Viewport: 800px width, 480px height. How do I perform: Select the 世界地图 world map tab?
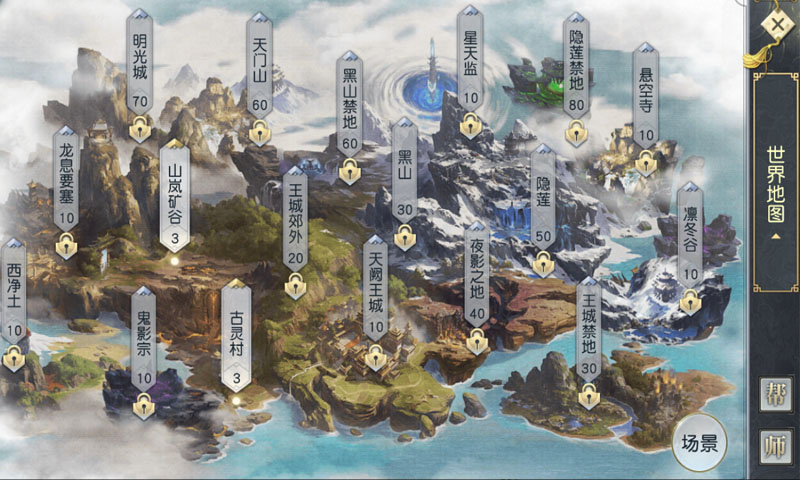tap(776, 198)
